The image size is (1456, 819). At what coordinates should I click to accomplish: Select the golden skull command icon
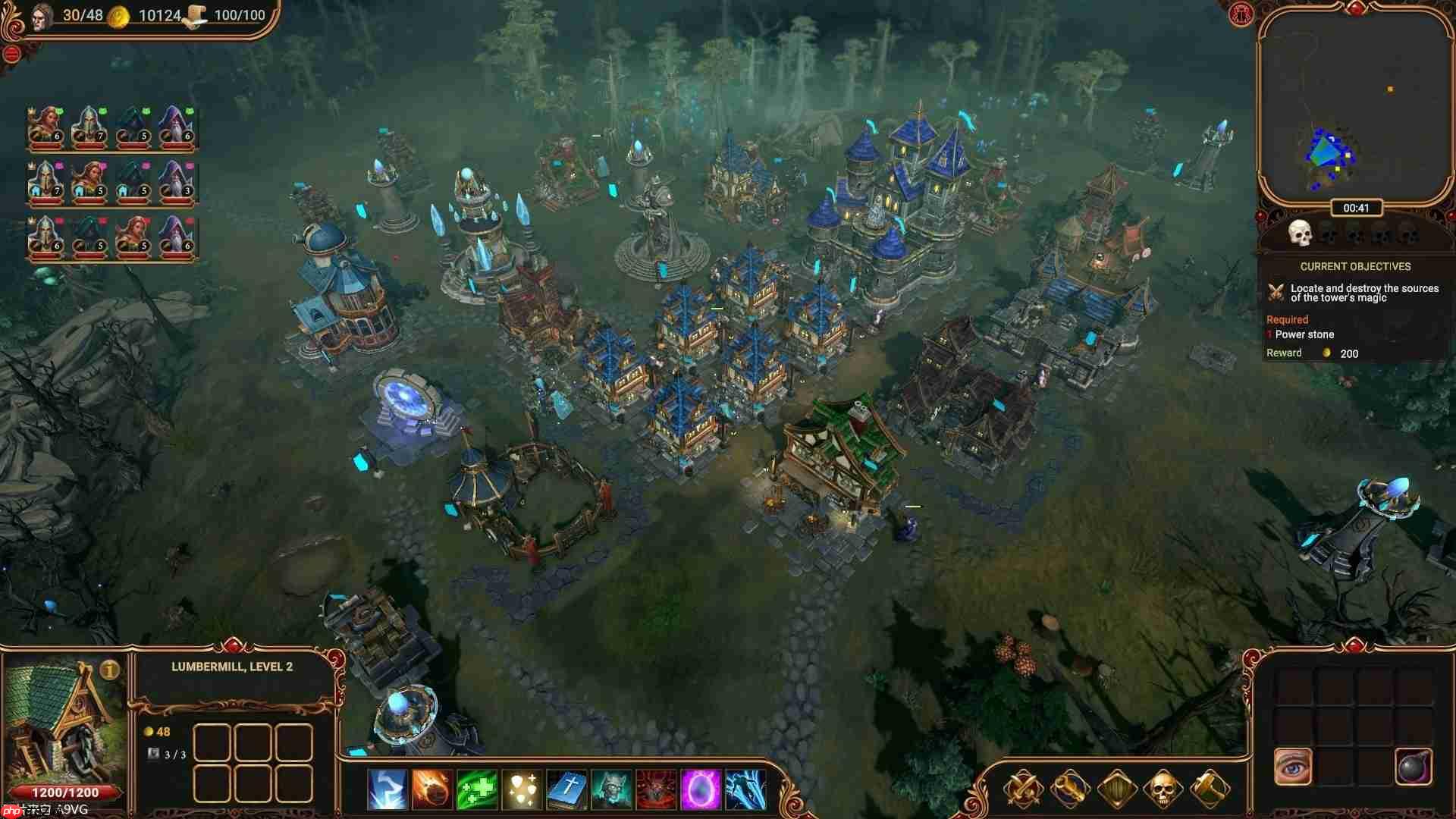click(x=1163, y=789)
